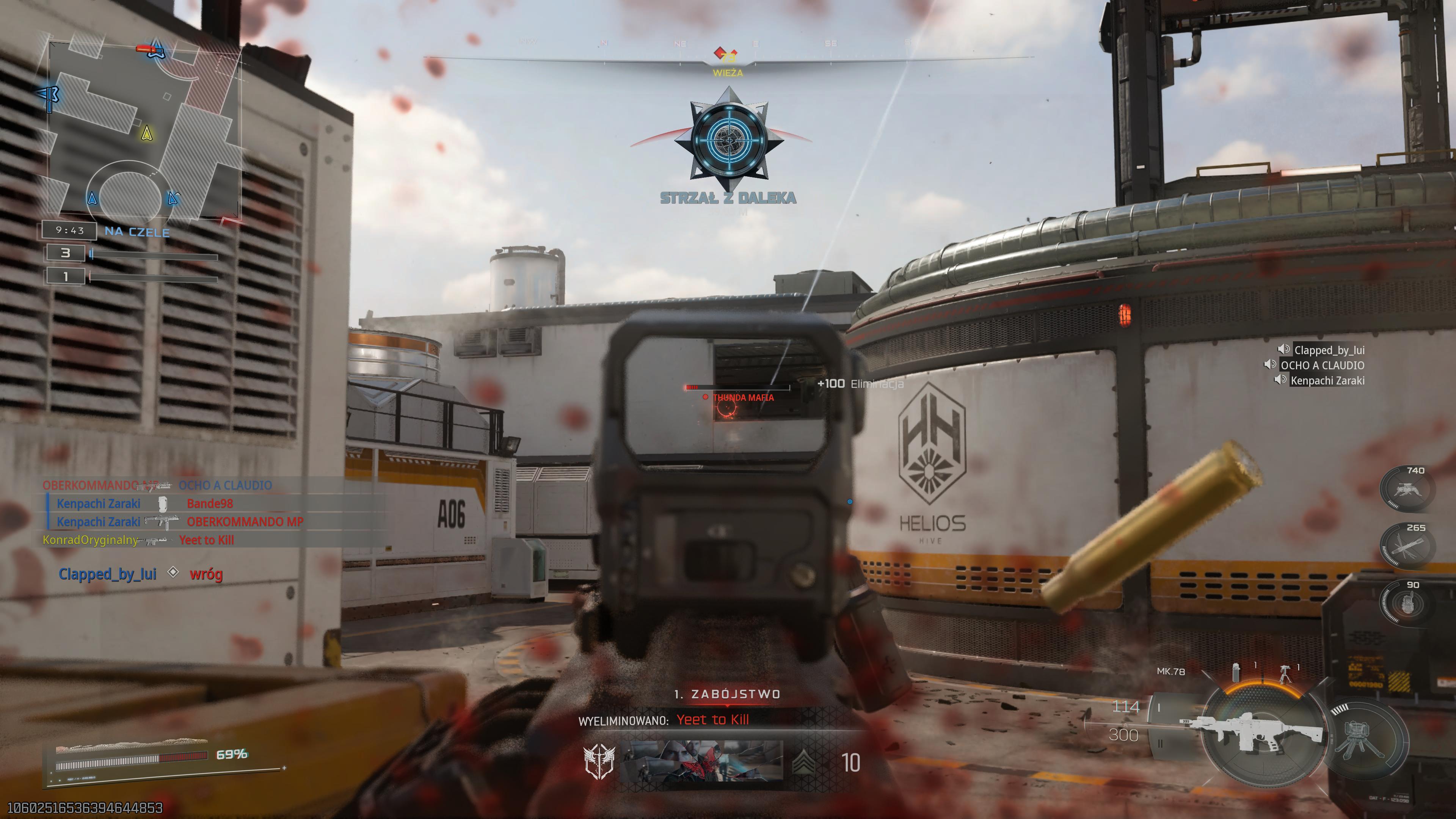1456x819 pixels.
Task: Click the yellow player arrow on the minimap
Action: coord(147,134)
